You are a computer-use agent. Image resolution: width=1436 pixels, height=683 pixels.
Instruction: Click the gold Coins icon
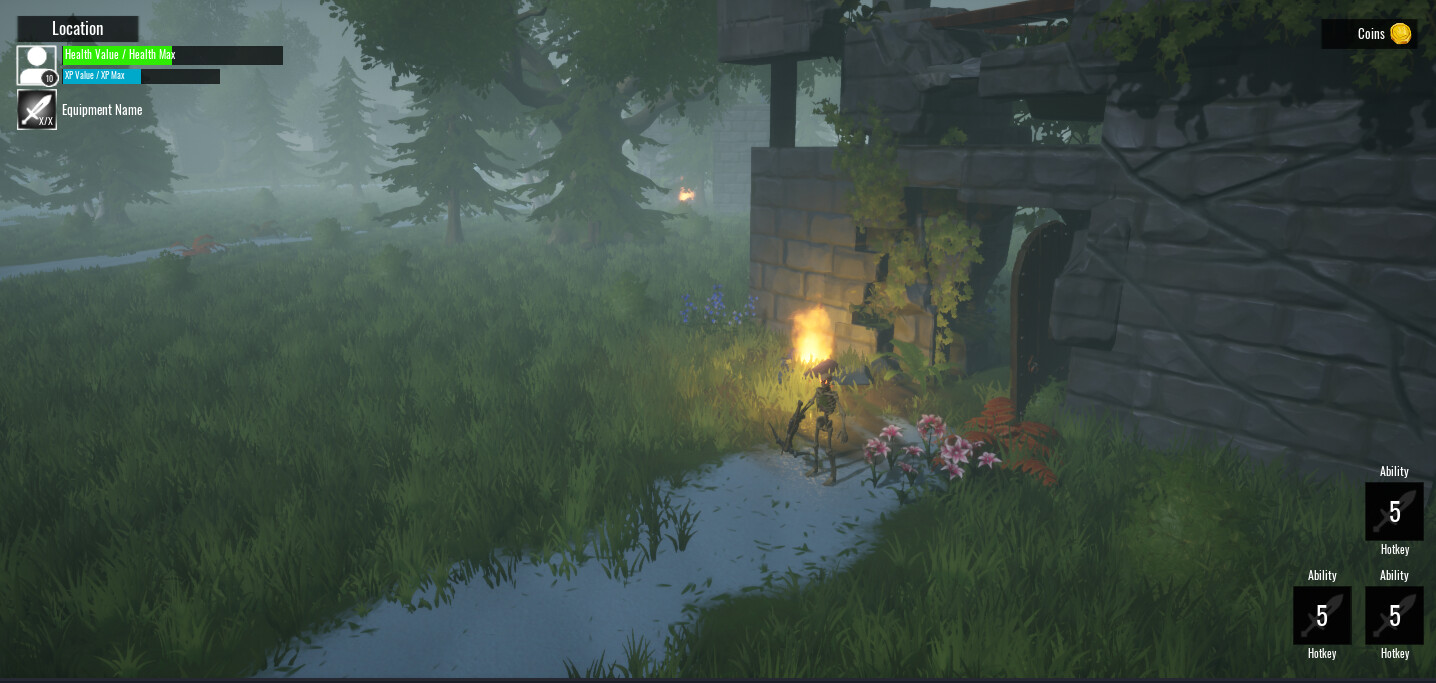pyautogui.click(x=1400, y=34)
